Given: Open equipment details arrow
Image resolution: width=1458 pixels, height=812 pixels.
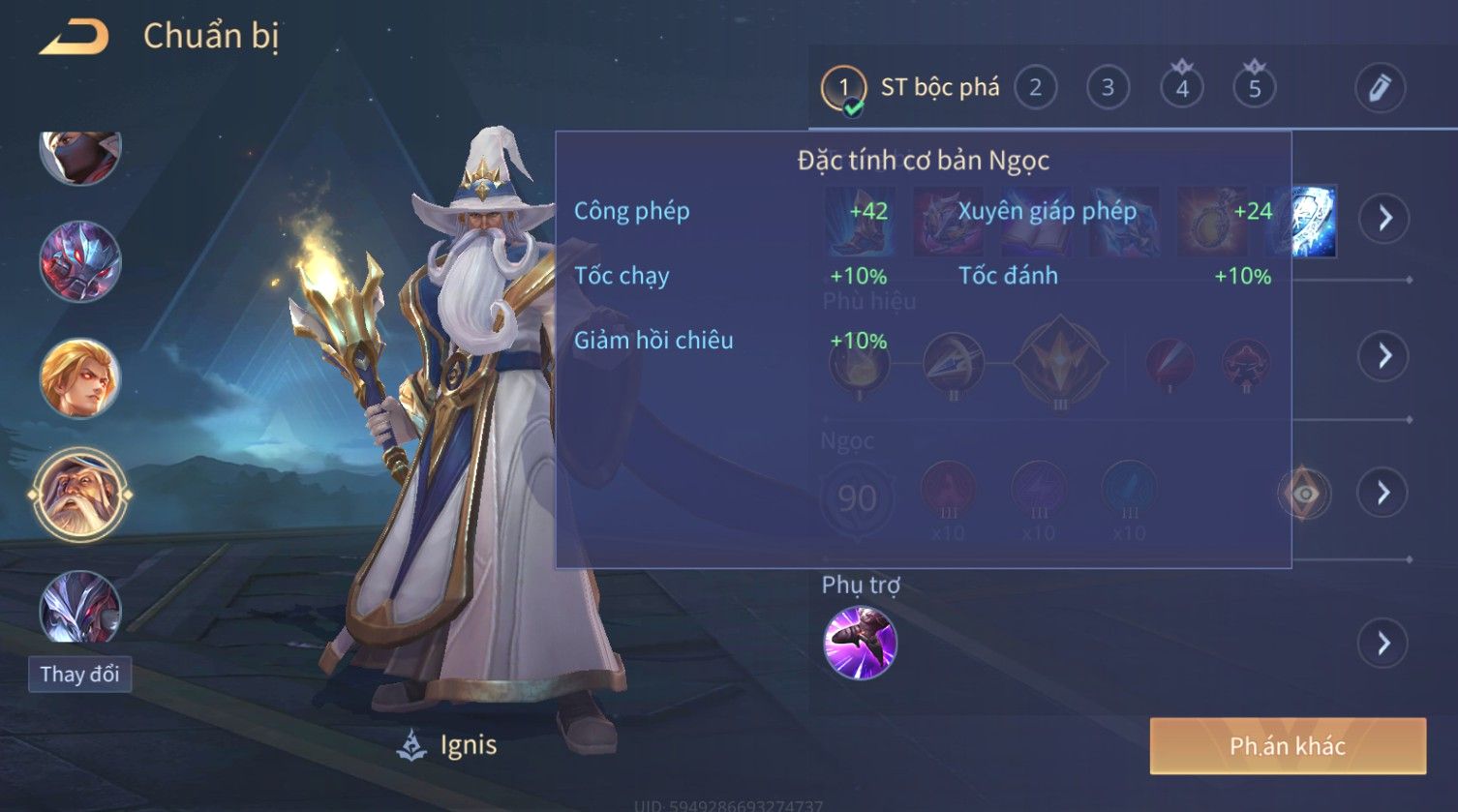Looking at the screenshot, I should [1384, 218].
